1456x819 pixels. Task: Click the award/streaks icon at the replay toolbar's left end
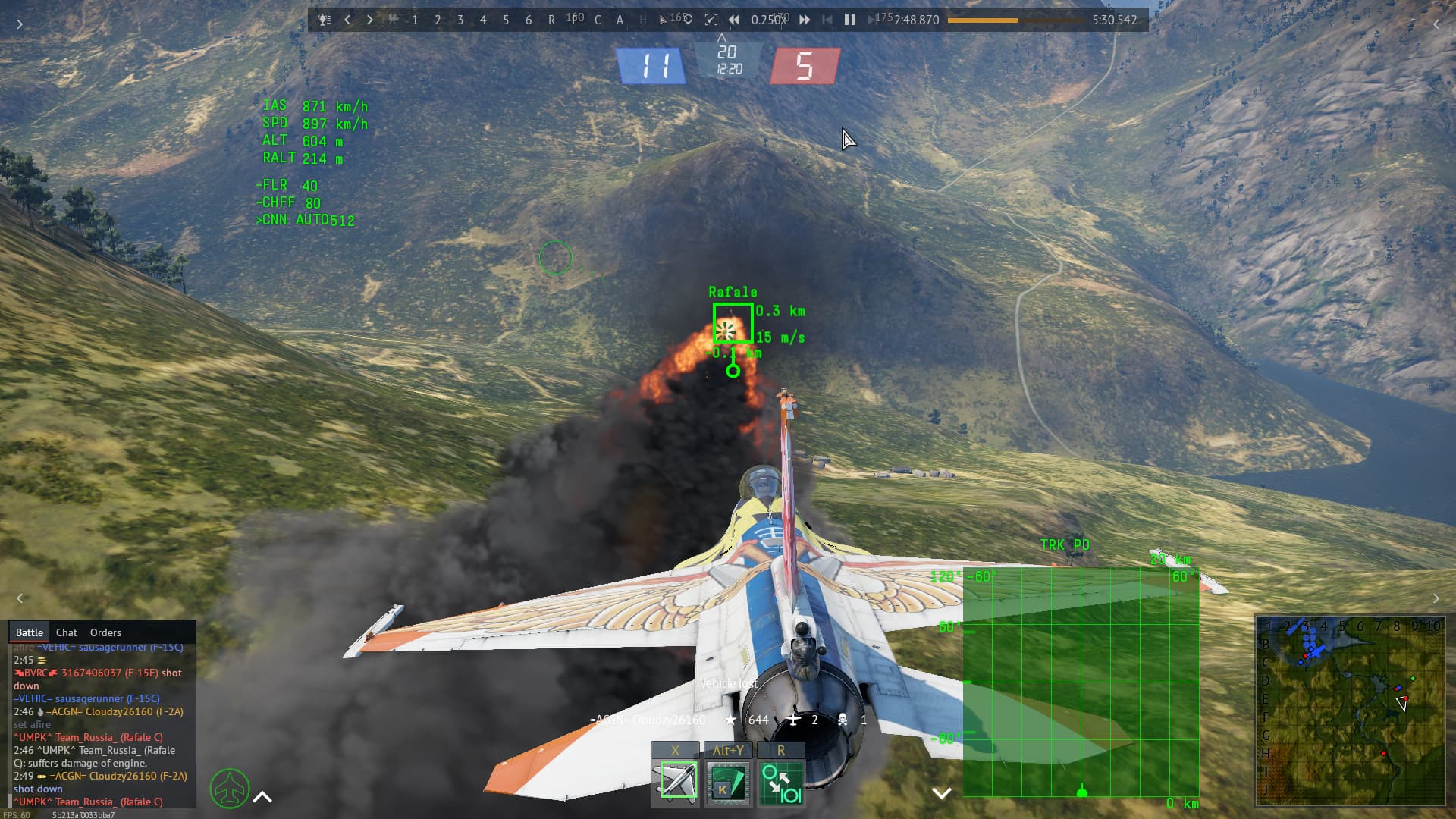tap(323, 20)
